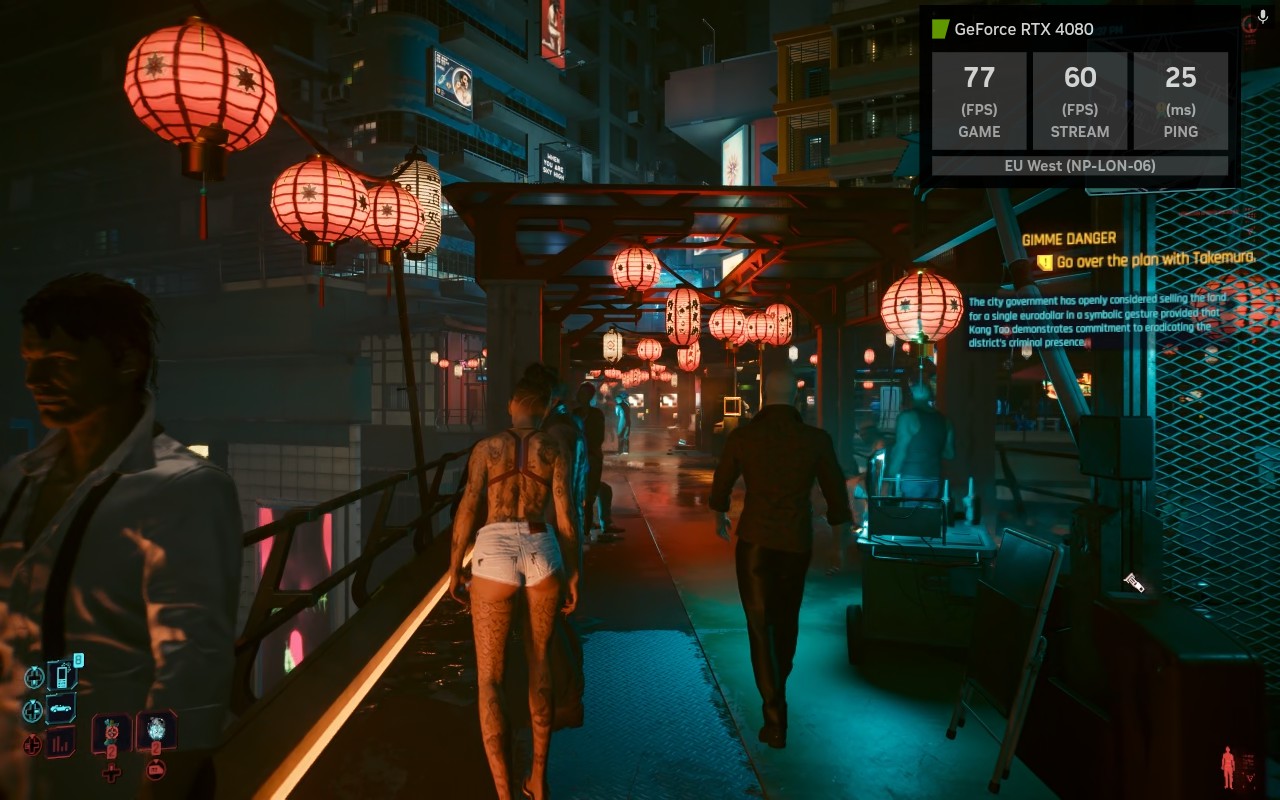Select the grenade quick slot

point(156,731)
